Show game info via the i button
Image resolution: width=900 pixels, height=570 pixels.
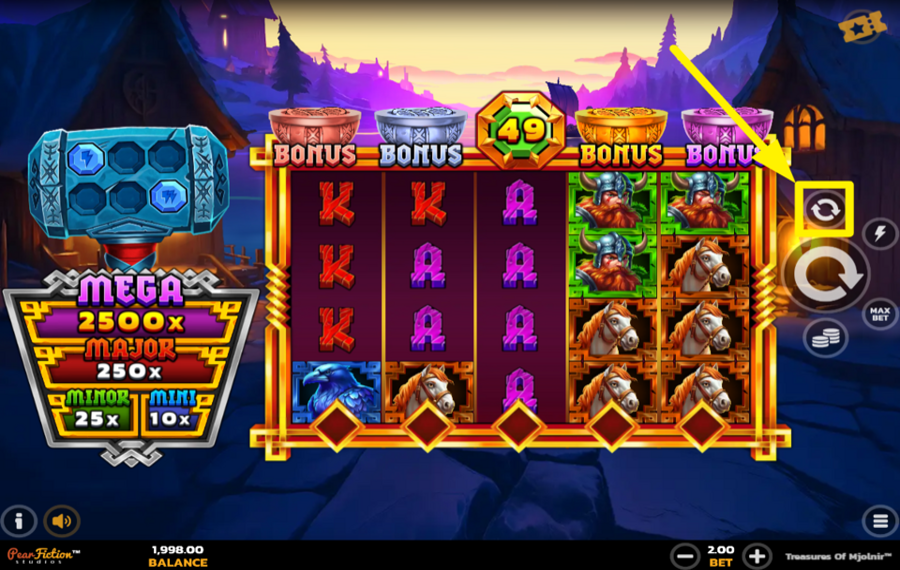pyautogui.click(x=19, y=521)
